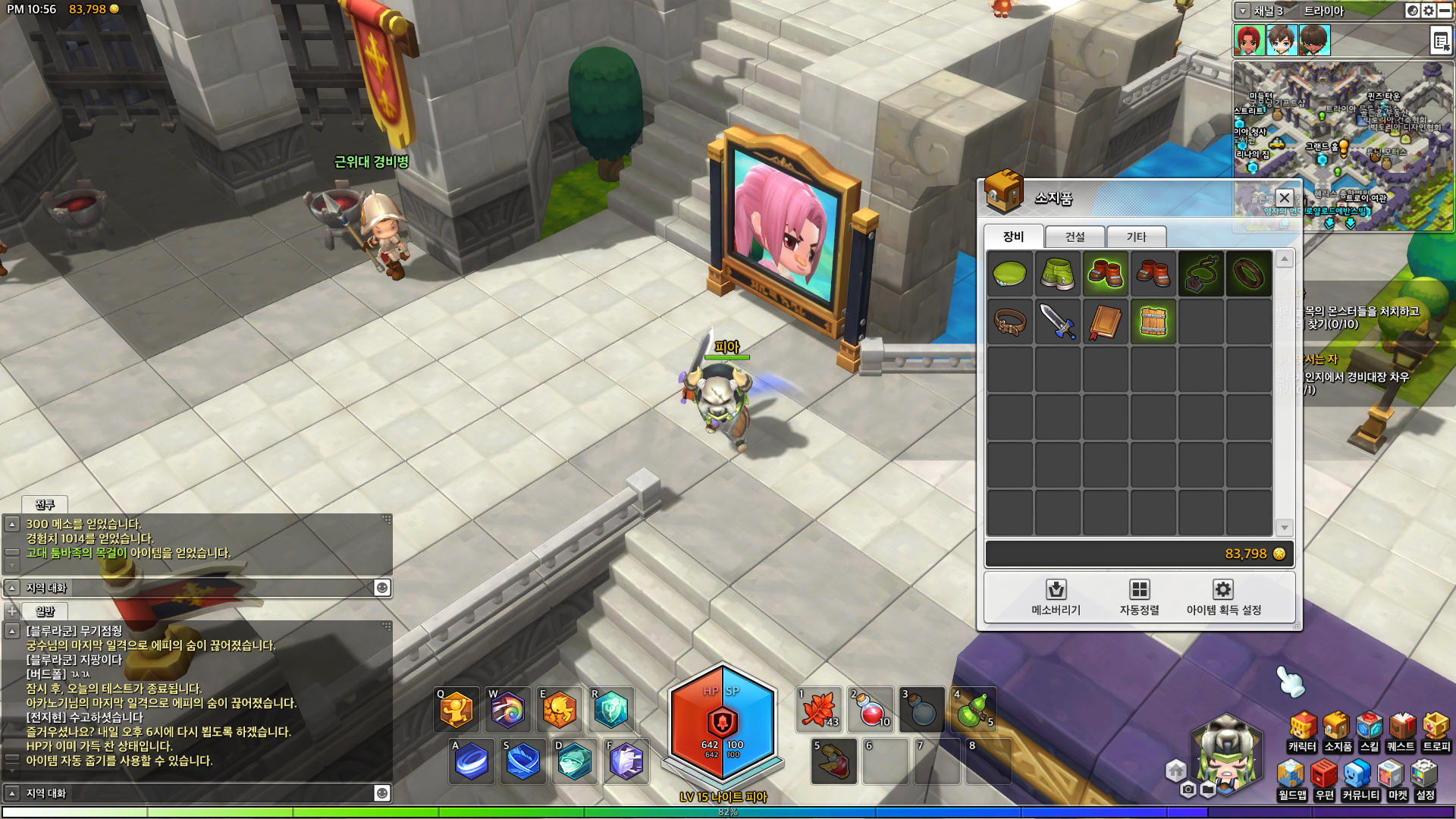This screenshot has width=1456, height=819.
Task: Open the 퀘스트 quest menu
Action: pos(1401,733)
